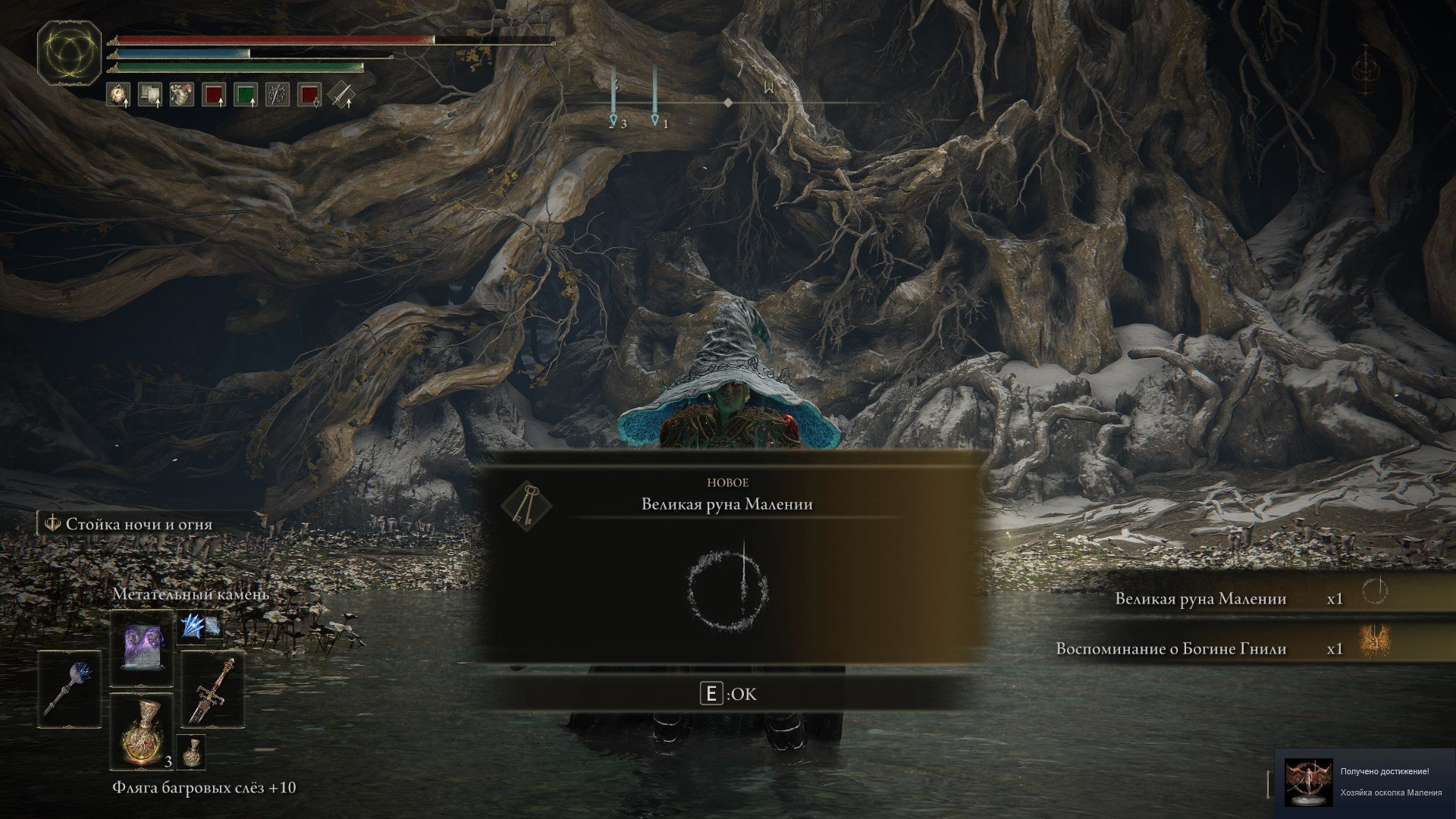
Task: Select the staff in the left-hand slot
Action: [70, 689]
